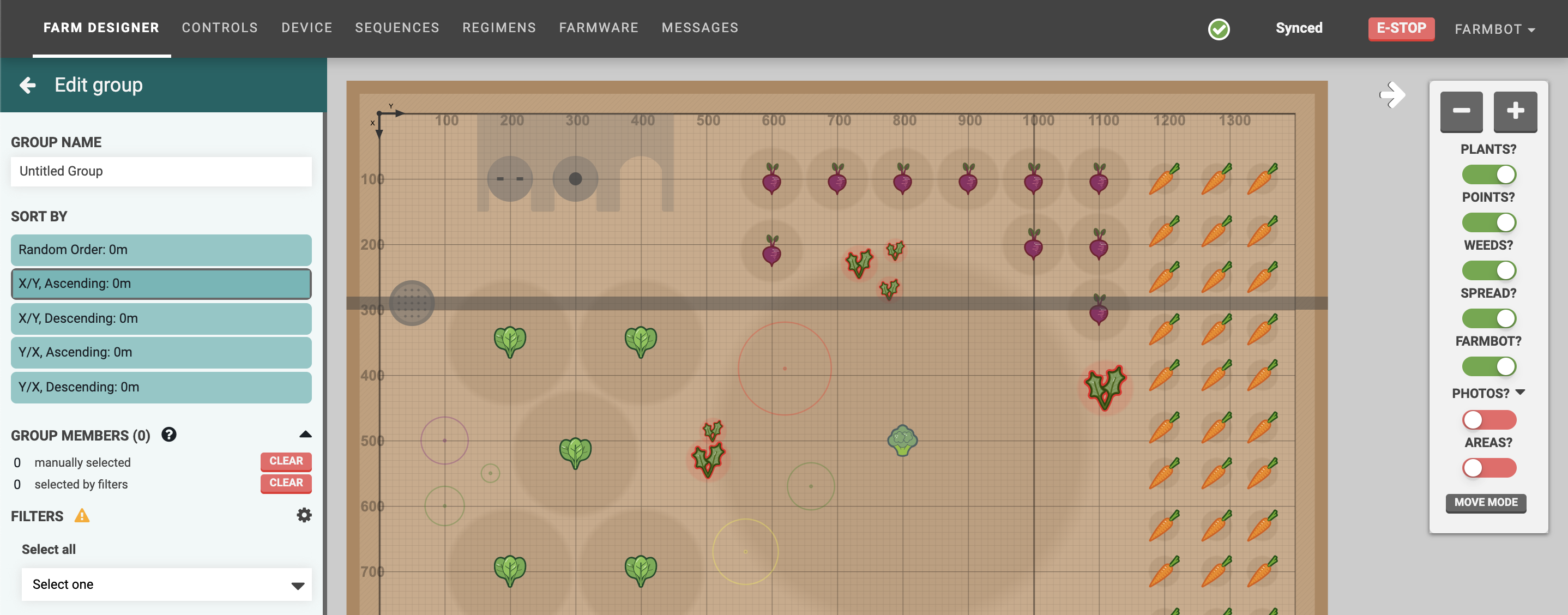
Task: Open the REGIMENS page
Action: point(499,27)
